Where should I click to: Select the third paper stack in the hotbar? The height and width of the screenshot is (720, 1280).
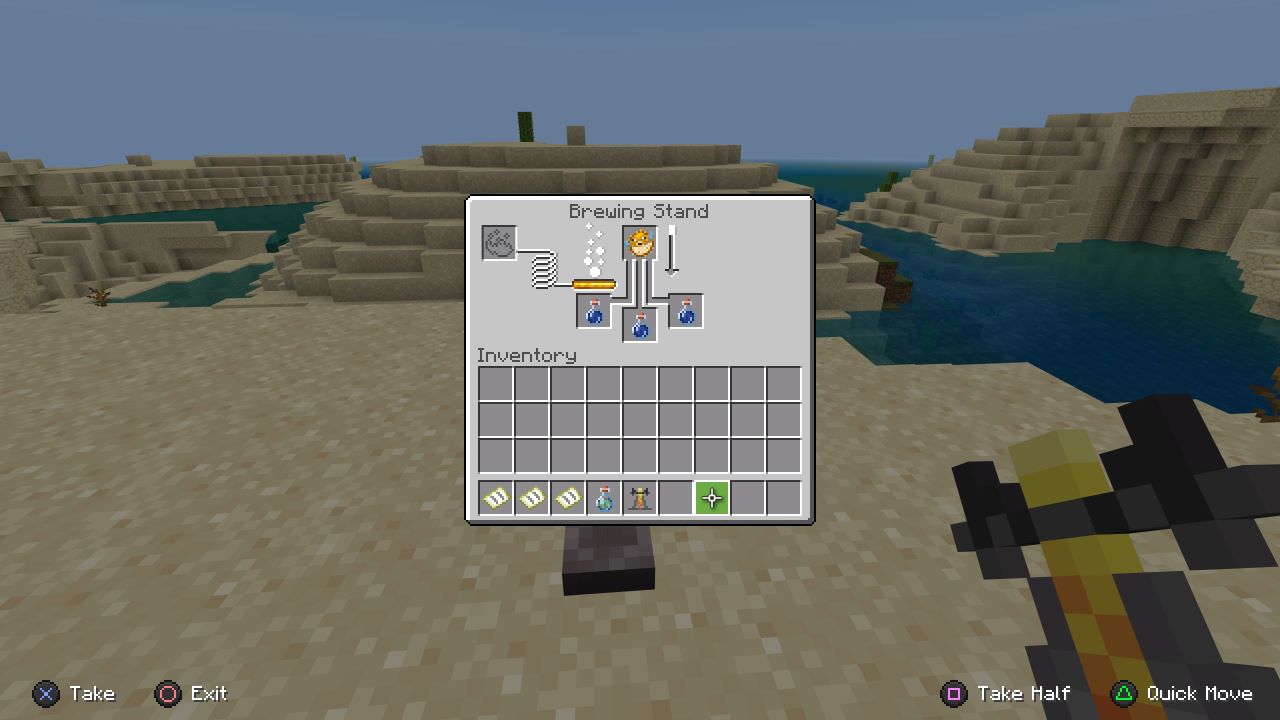[x=569, y=497]
